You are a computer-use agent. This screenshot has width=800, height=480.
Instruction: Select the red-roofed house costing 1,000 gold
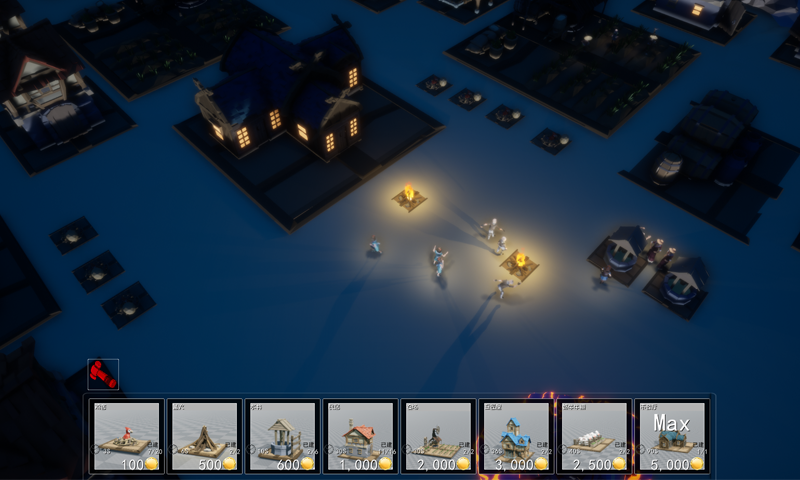360,437
